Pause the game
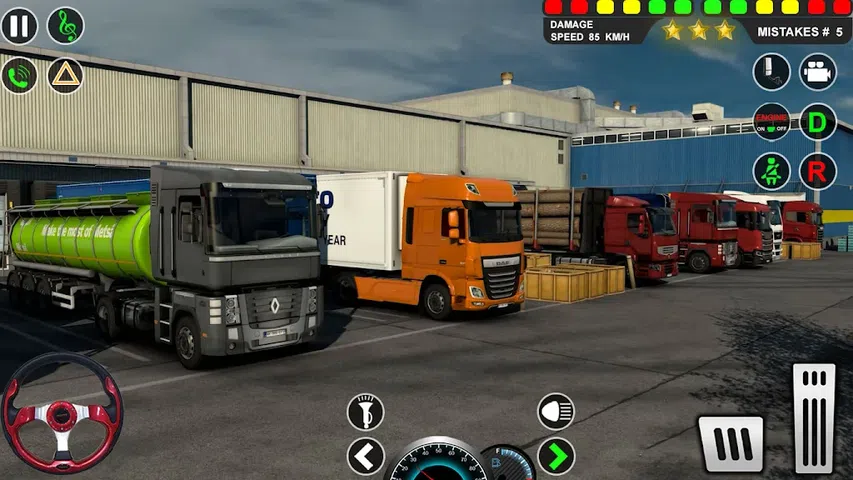Image resolution: width=853 pixels, height=480 pixels. [19, 26]
